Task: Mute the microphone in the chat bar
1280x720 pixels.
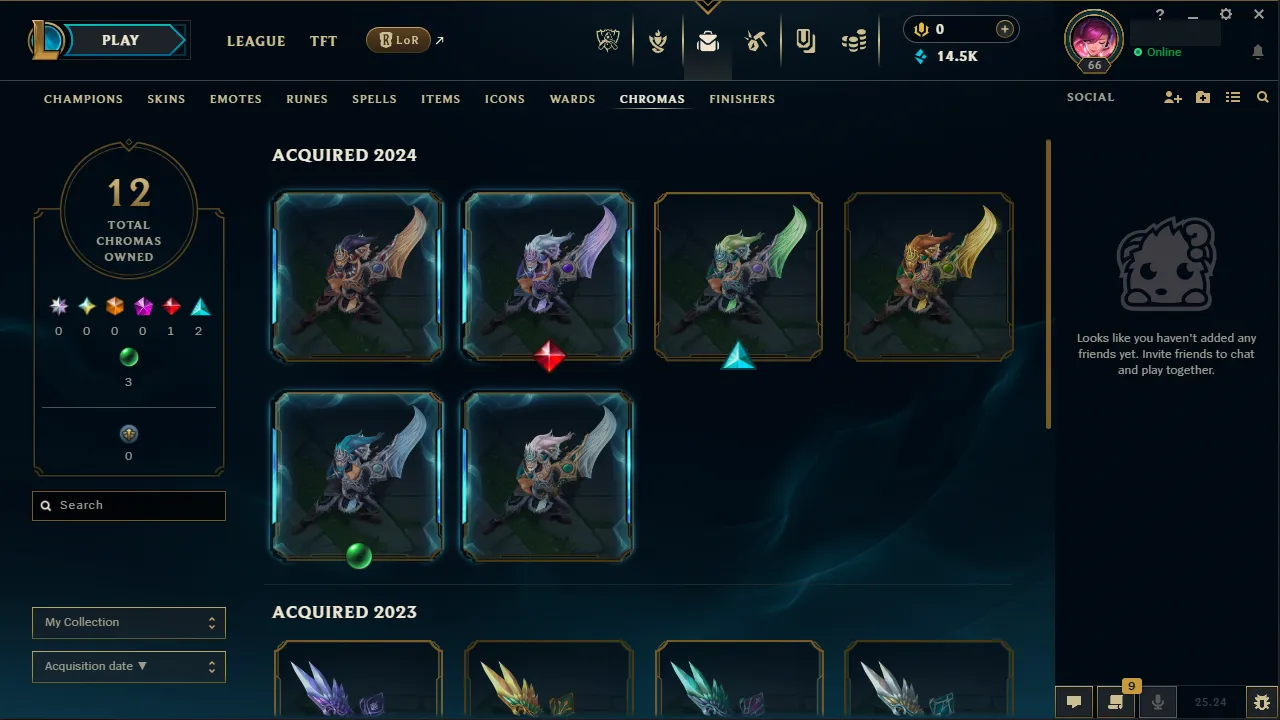Action: tap(1157, 701)
